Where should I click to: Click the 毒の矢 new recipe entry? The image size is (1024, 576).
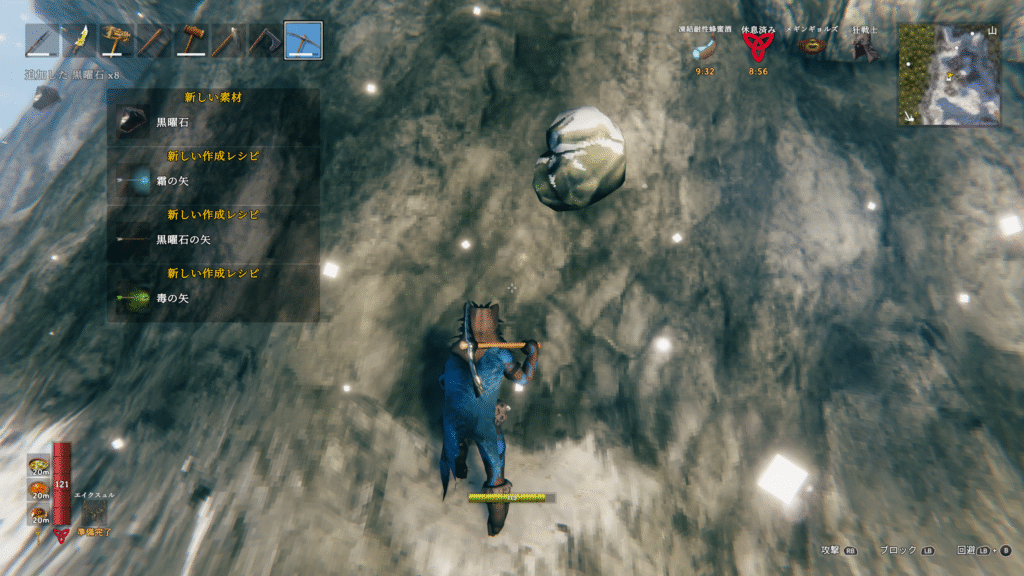click(x=213, y=297)
